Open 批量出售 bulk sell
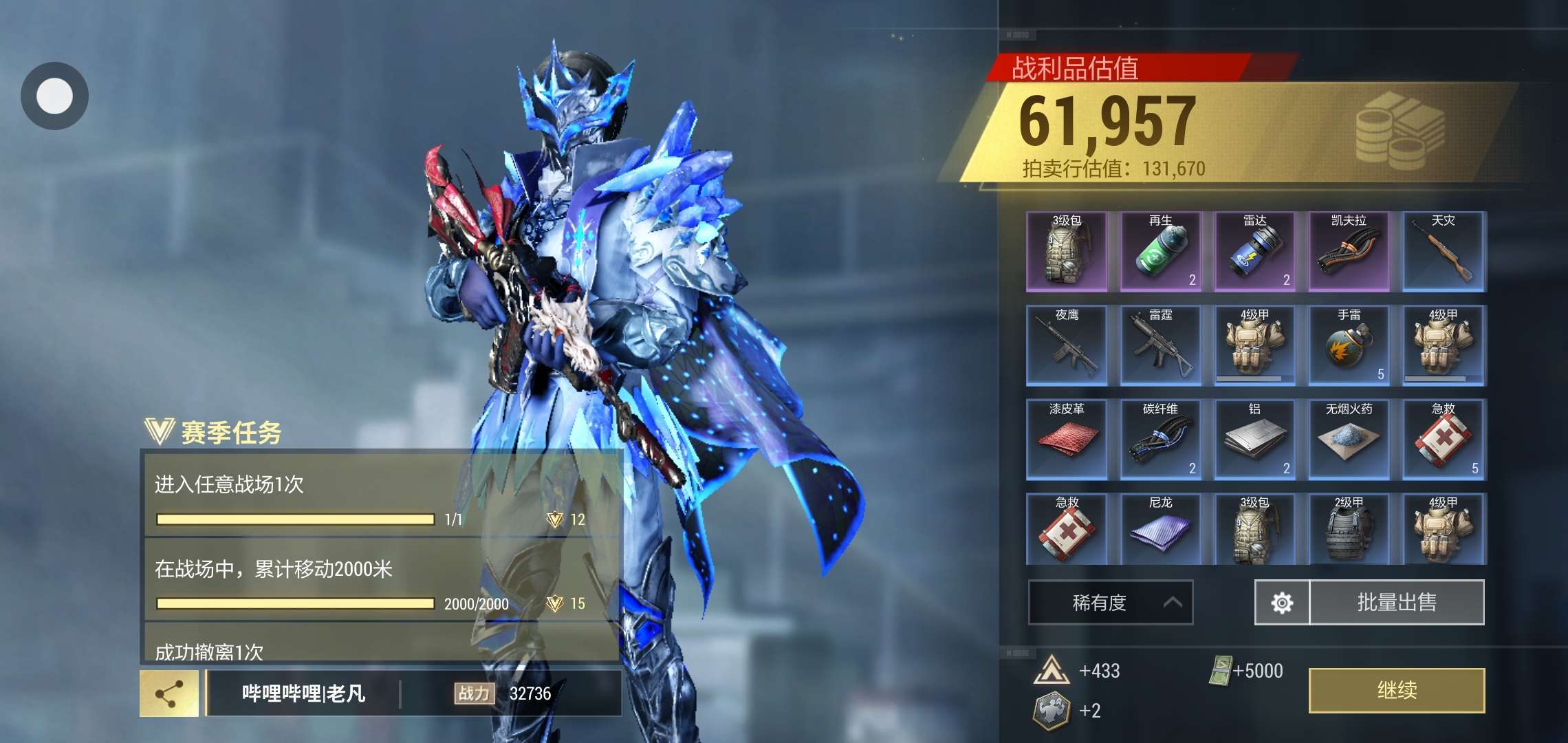This screenshot has width=1568, height=743. coord(1396,603)
